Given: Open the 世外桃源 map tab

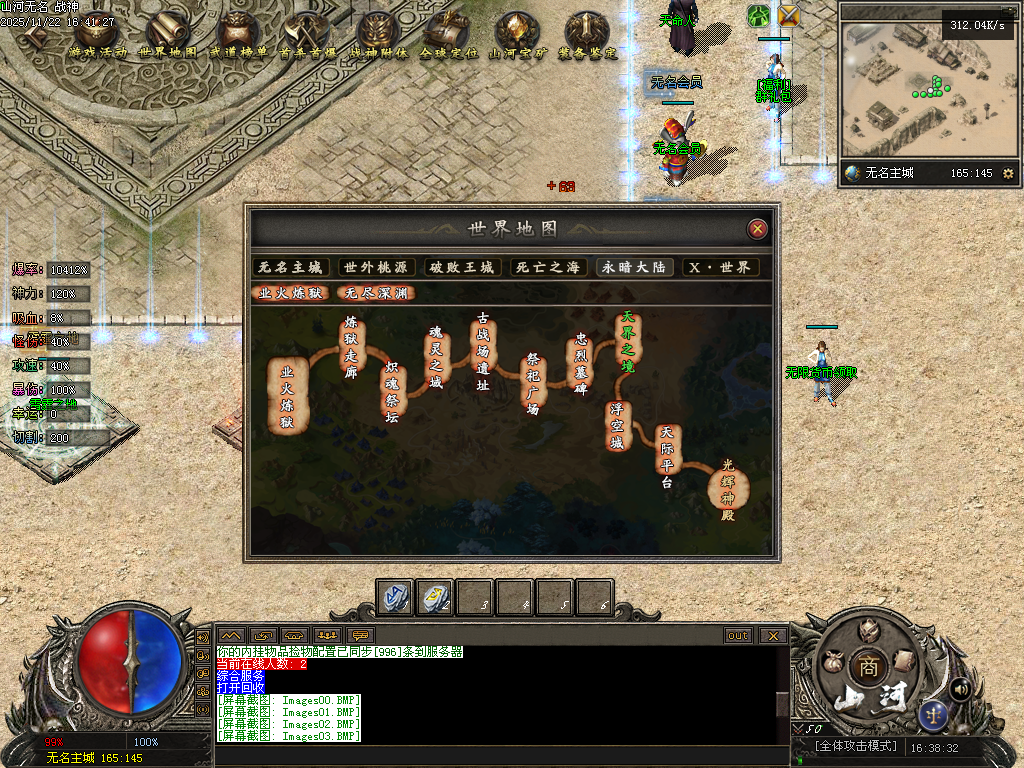Looking at the screenshot, I should point(376,267).
